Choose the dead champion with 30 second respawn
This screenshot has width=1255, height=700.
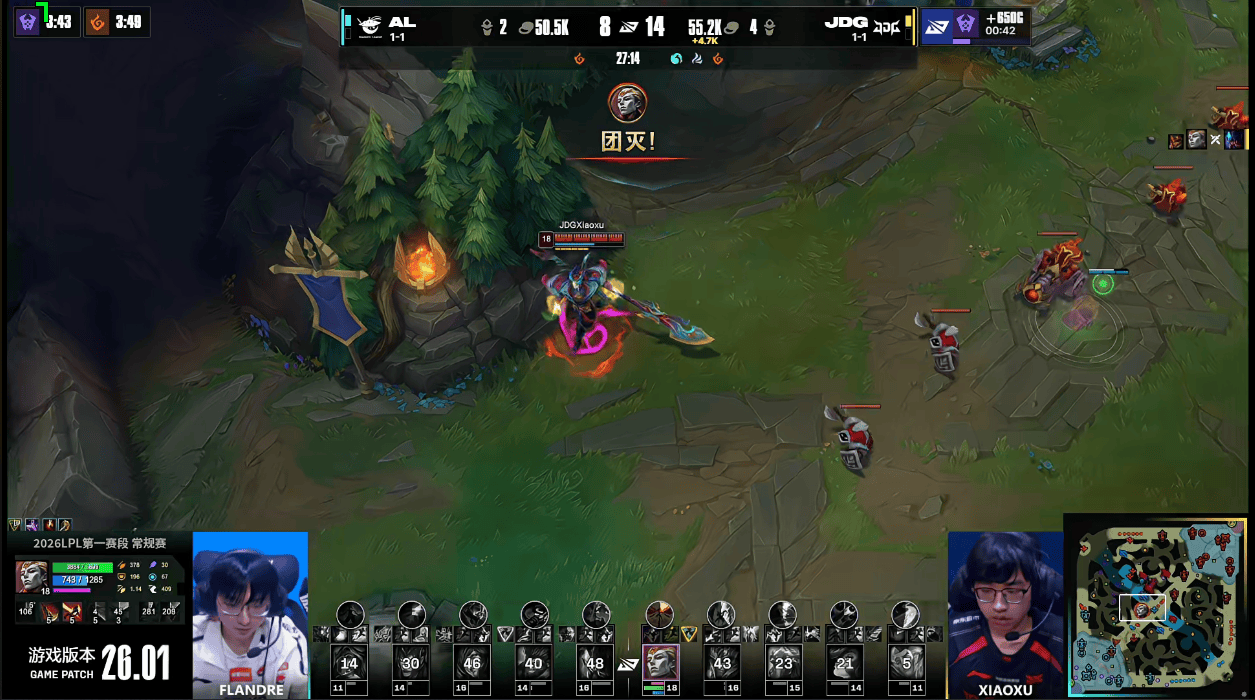pyautogui.click(x=411, y=663)
